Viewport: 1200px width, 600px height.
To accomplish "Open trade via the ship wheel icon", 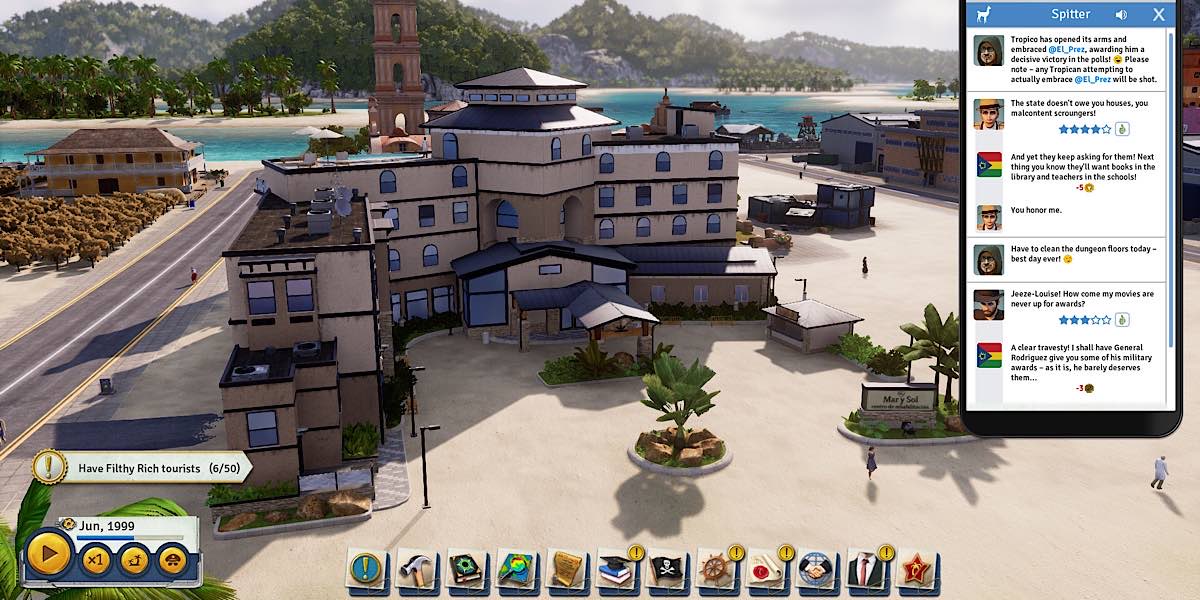I will click(x=716, y=569).
